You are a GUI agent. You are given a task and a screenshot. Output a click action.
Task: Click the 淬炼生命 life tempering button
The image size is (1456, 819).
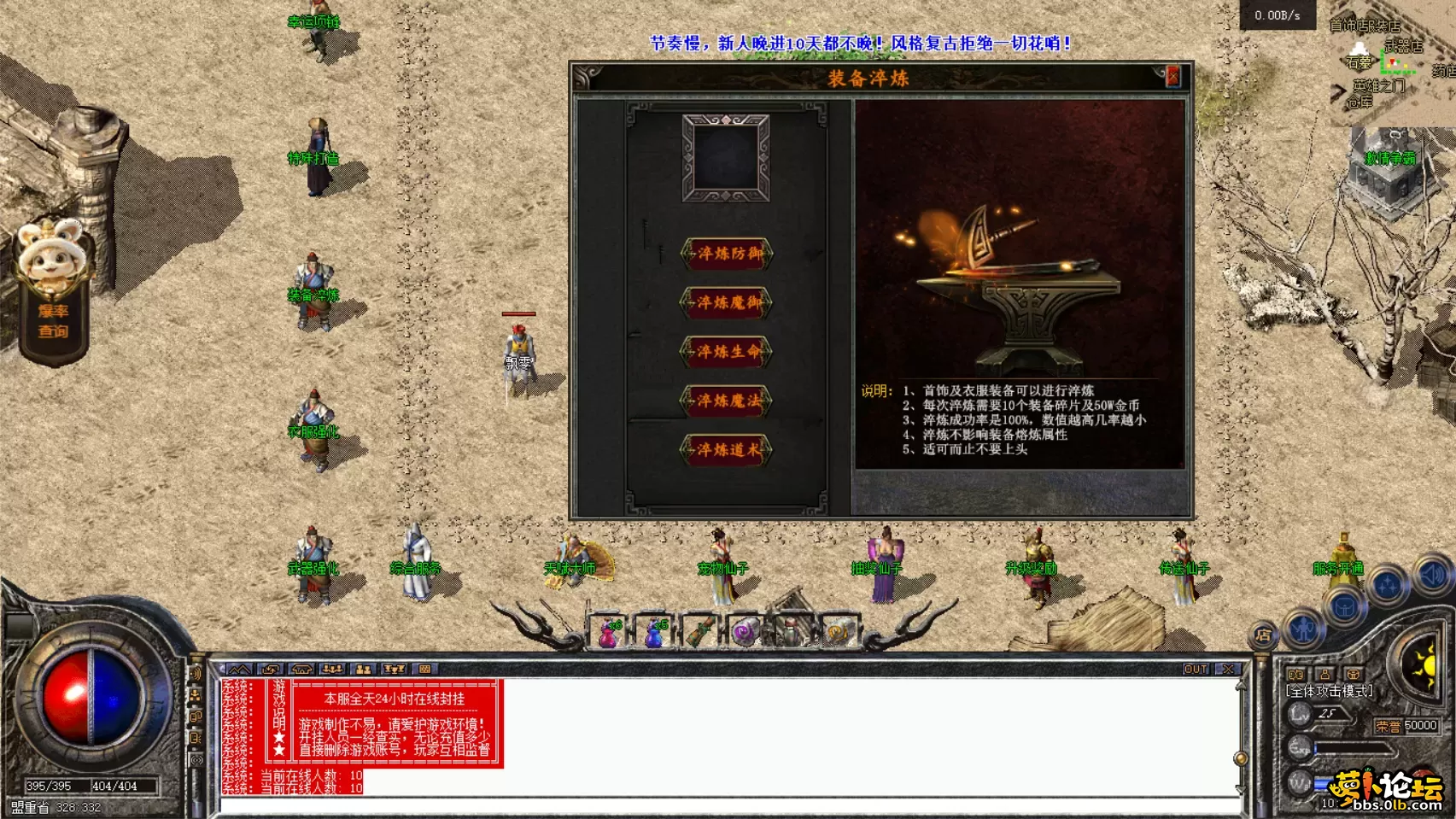[727, 352]
